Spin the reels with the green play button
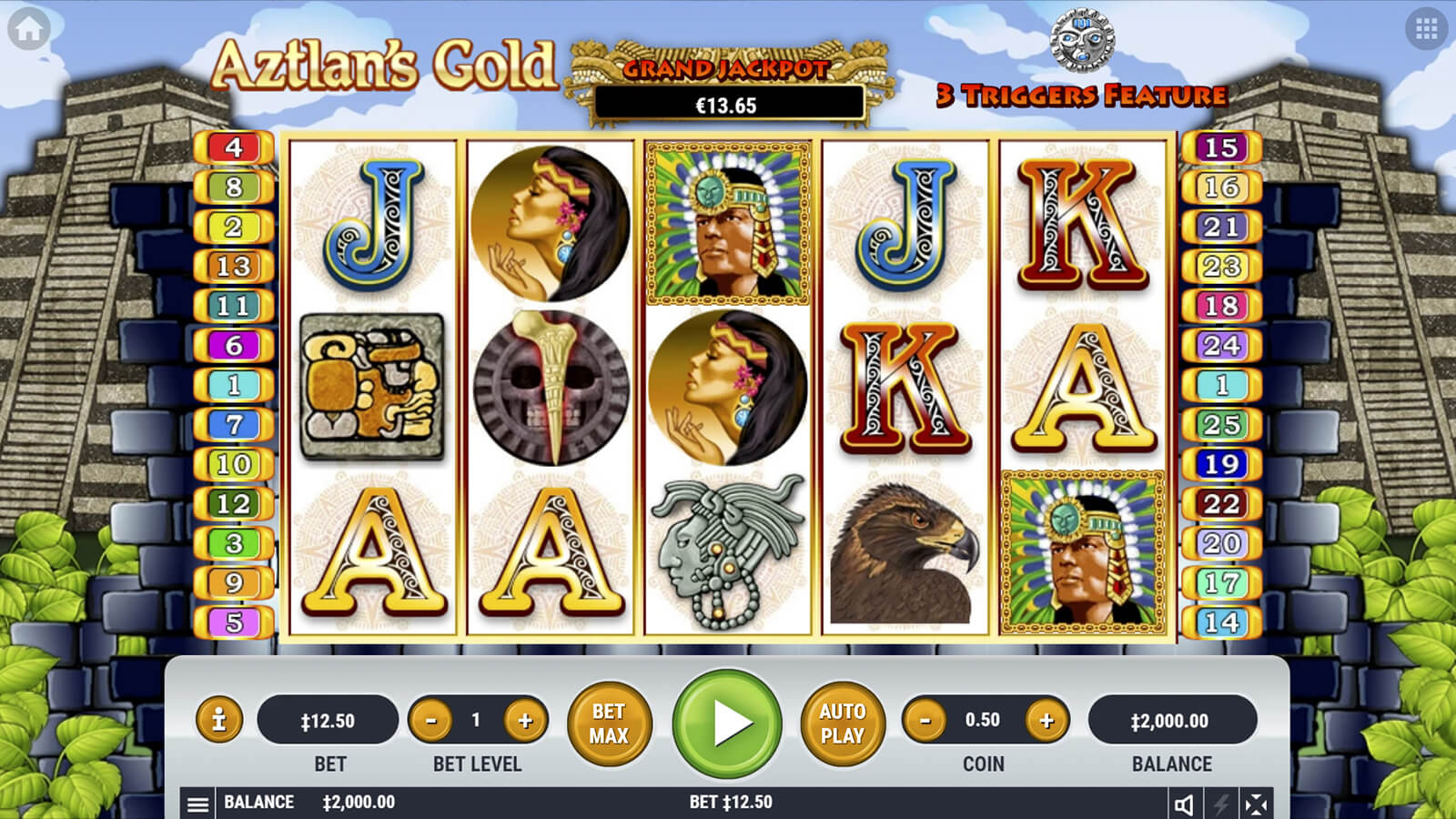1456x819 pixels. coord(727,723)
